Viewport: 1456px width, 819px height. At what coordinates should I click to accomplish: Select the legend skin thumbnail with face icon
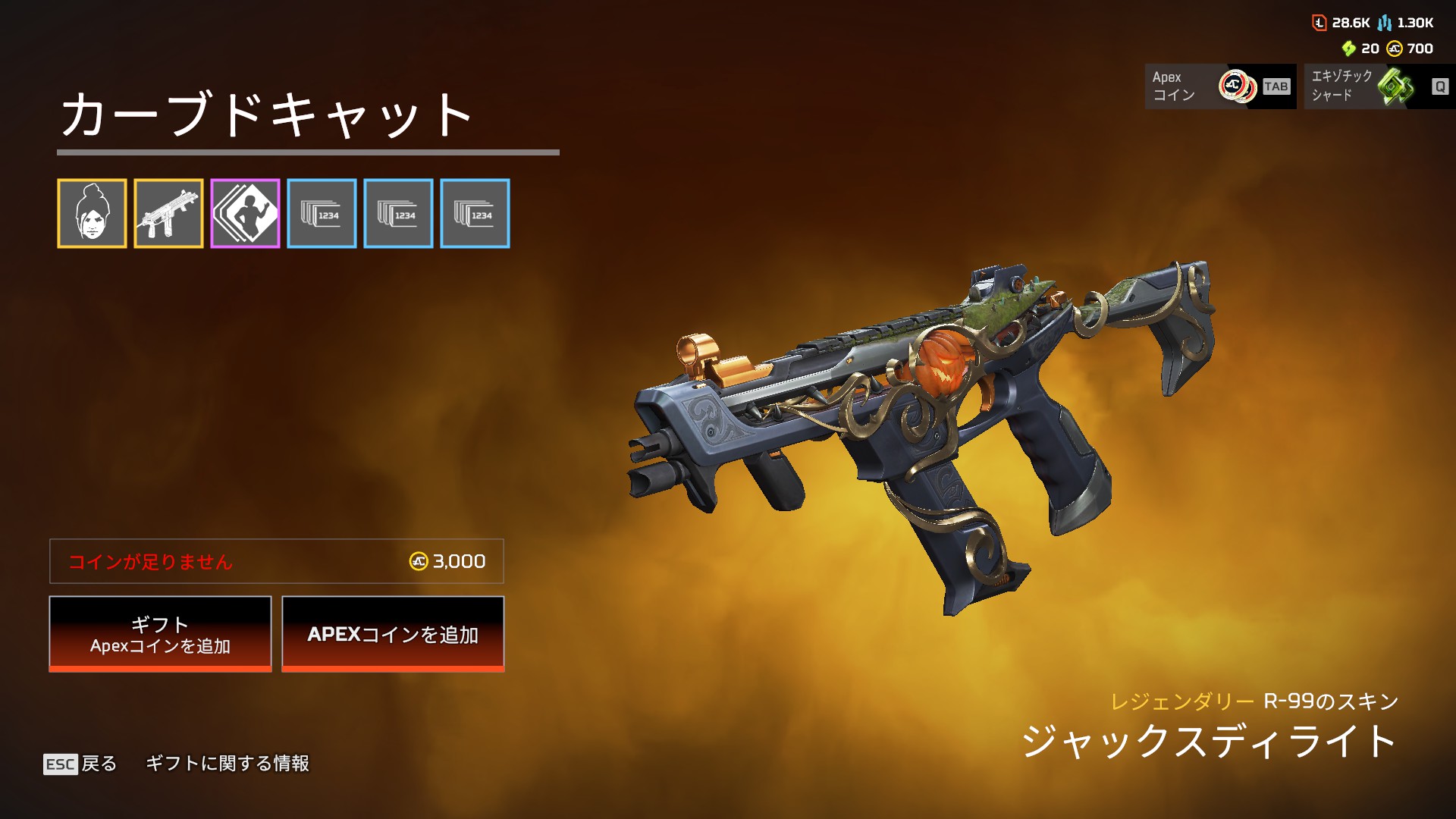pyautogui.click(x=92, y=214)
